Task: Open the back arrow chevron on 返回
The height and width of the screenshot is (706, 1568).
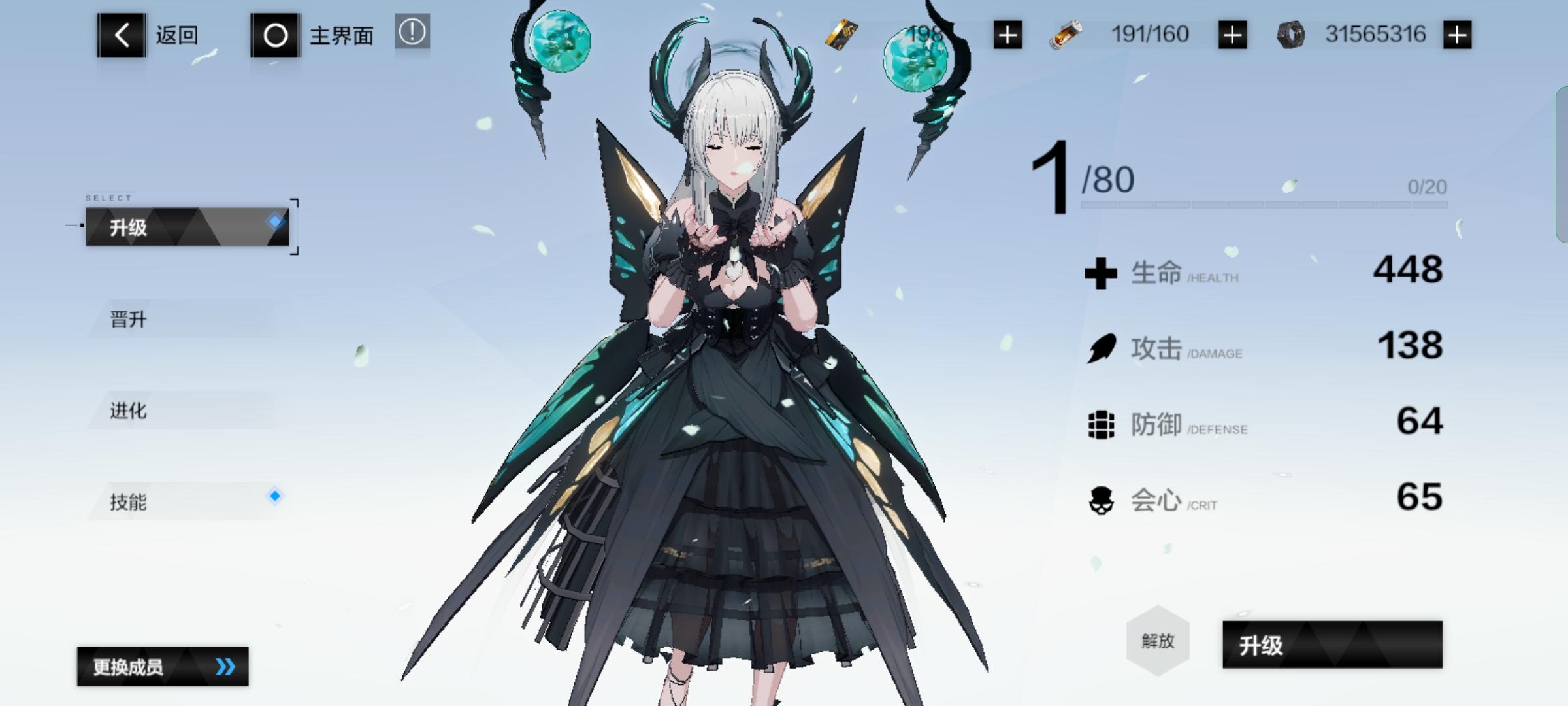Action: [x=122, y=34]
